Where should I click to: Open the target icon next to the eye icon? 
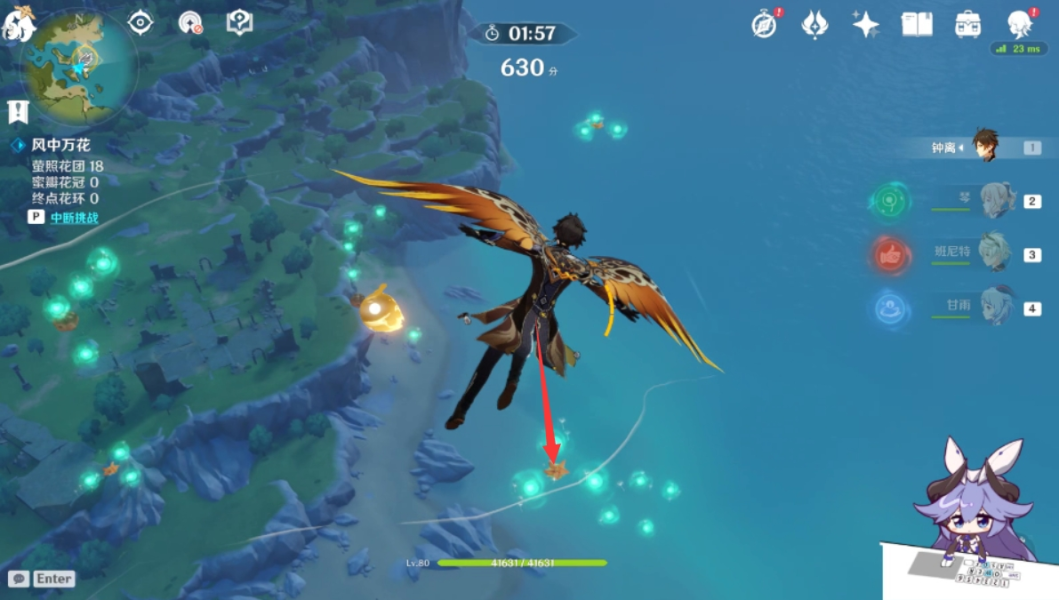(189, 22)
